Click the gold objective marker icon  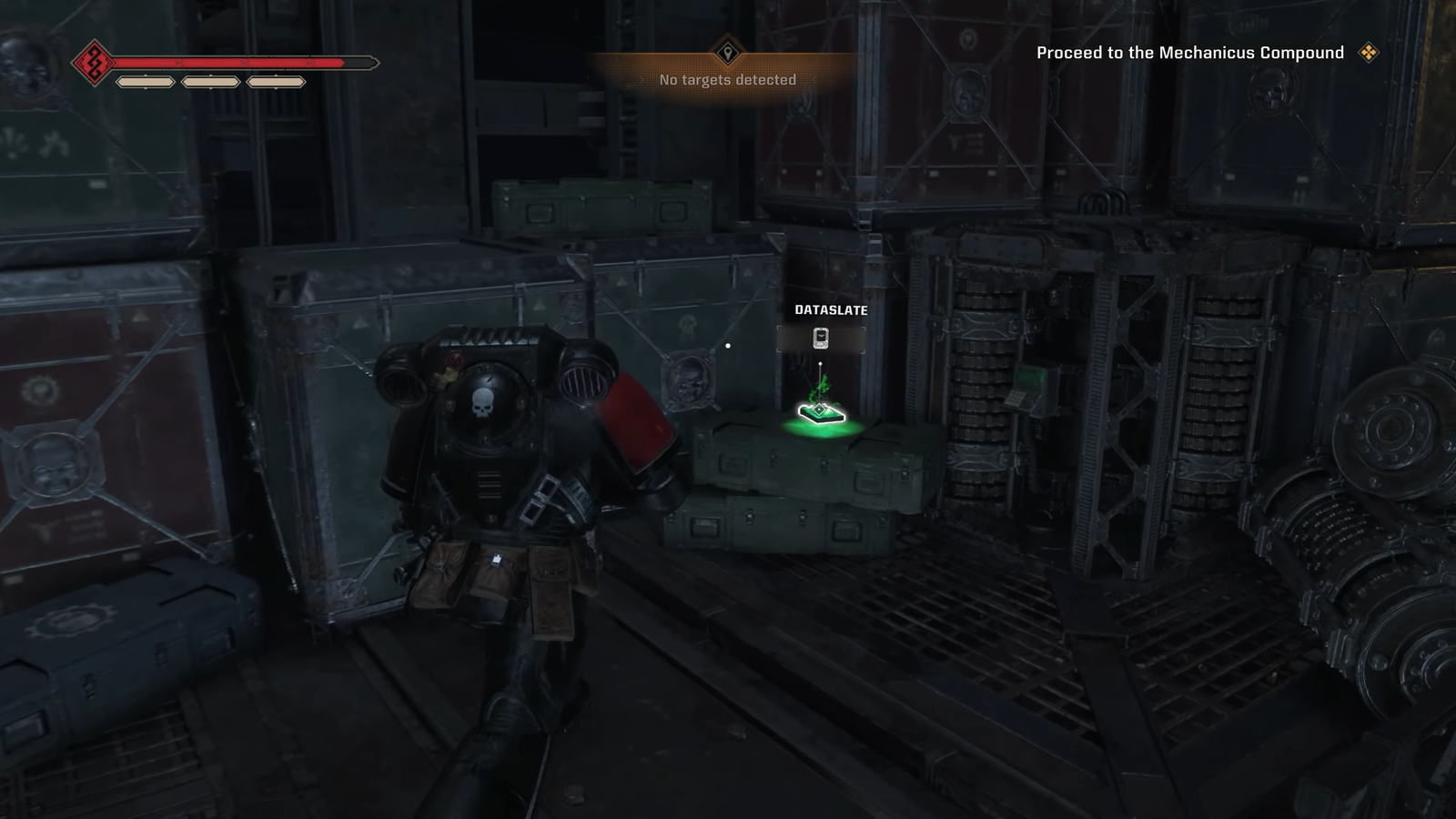1368,53
